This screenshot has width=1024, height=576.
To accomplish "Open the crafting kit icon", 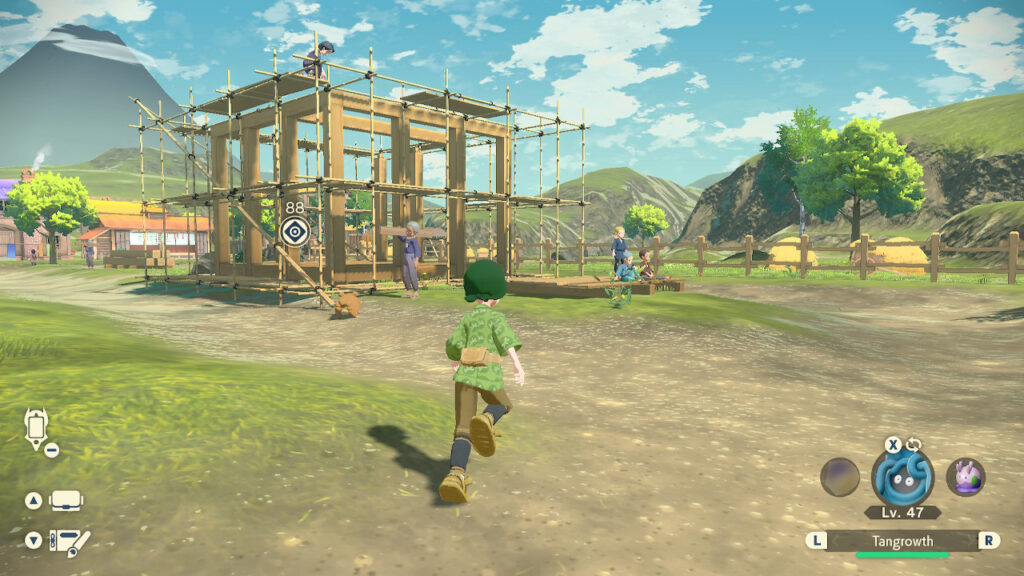I will 70,541.
